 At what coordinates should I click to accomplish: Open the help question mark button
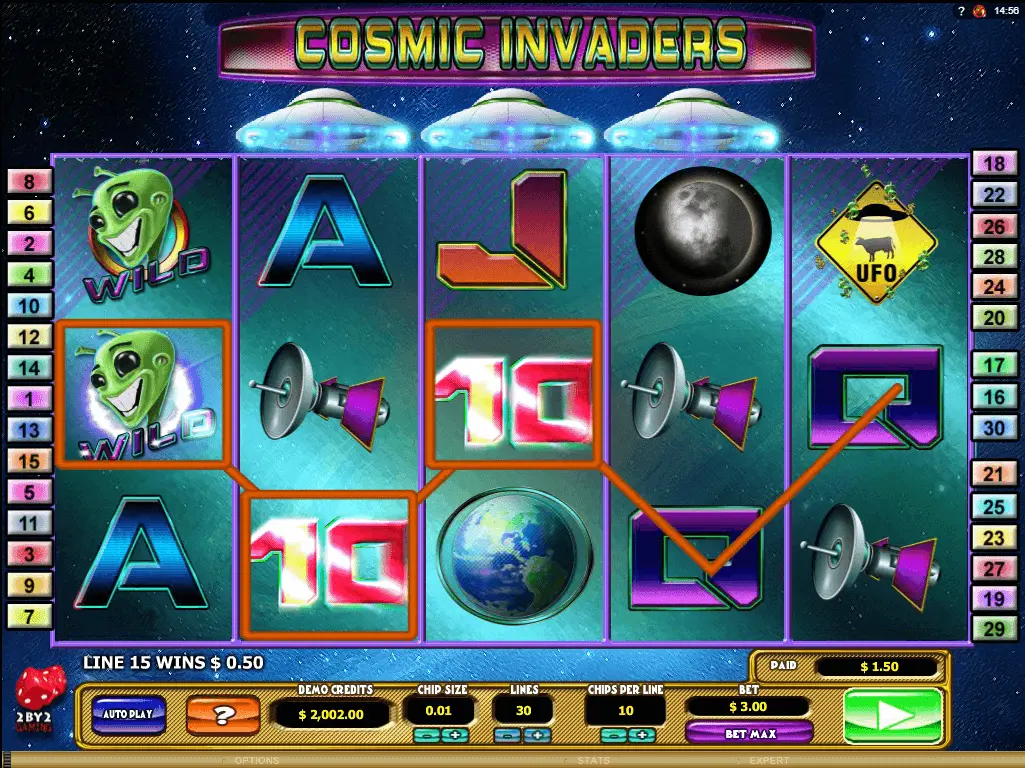click(224, 715)
